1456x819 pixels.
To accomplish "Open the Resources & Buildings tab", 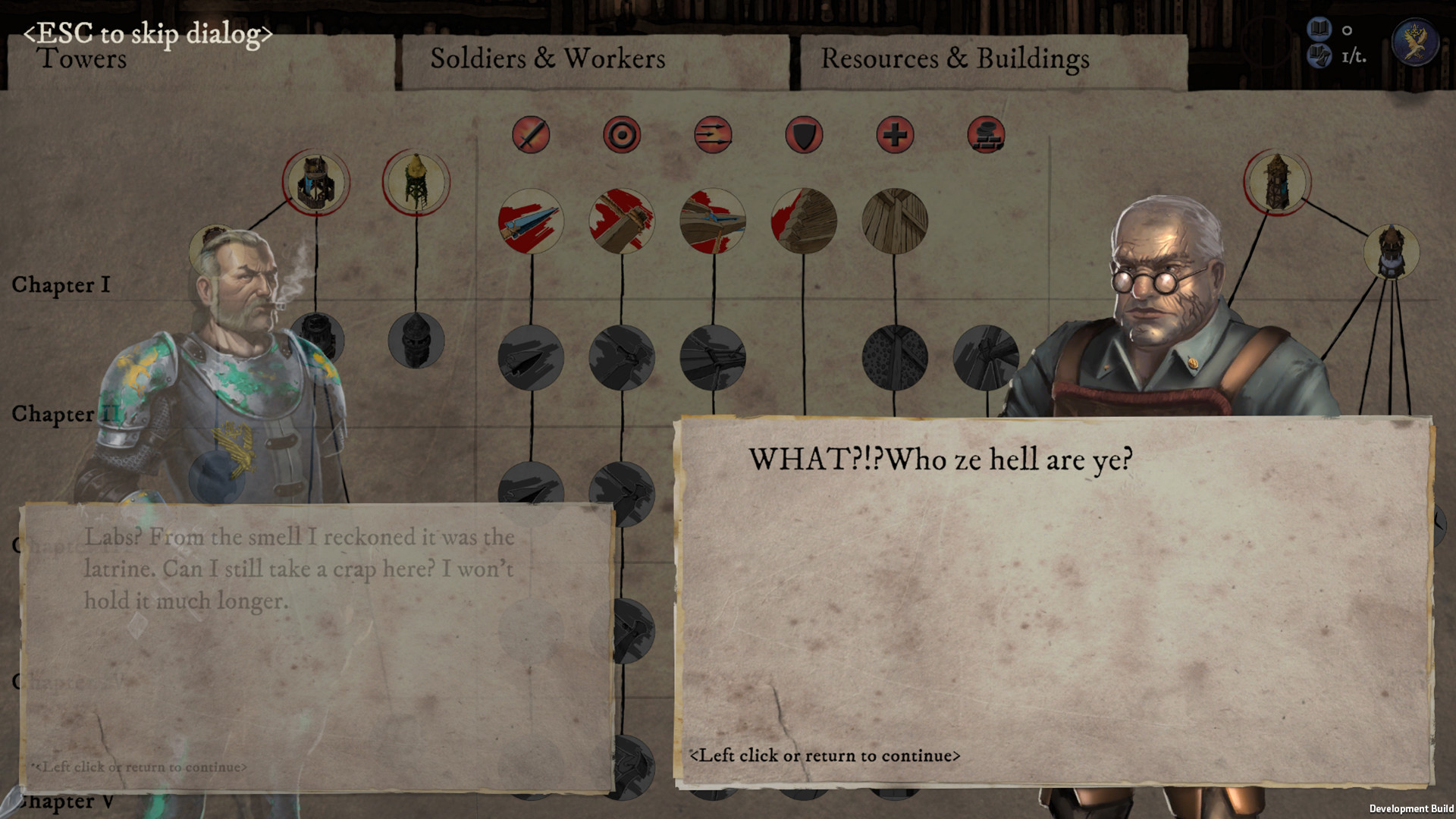I will click(x=957, y=59).
